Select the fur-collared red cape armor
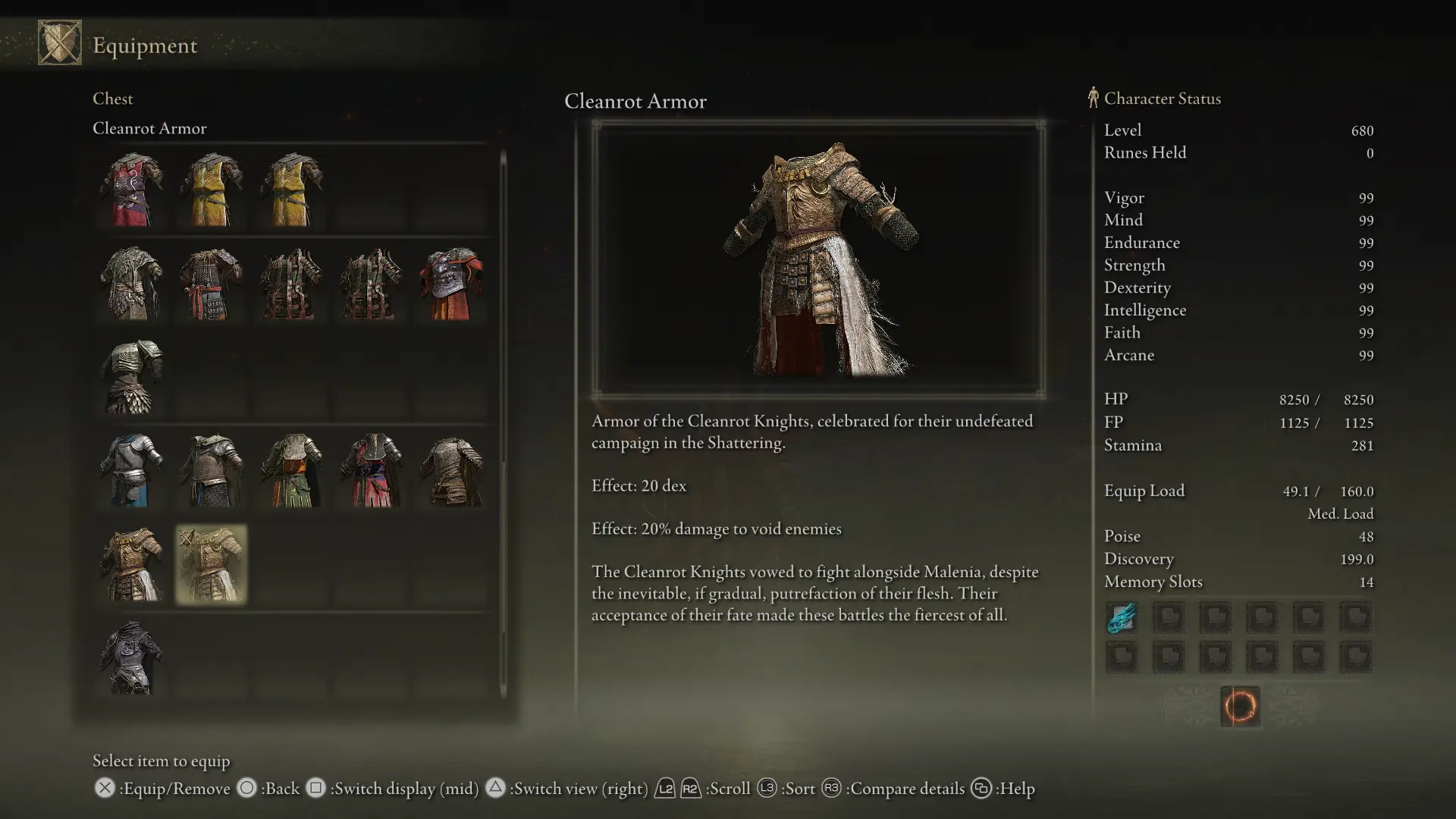The width and height of the screenshot is (1456, 819). pos(452,284)
